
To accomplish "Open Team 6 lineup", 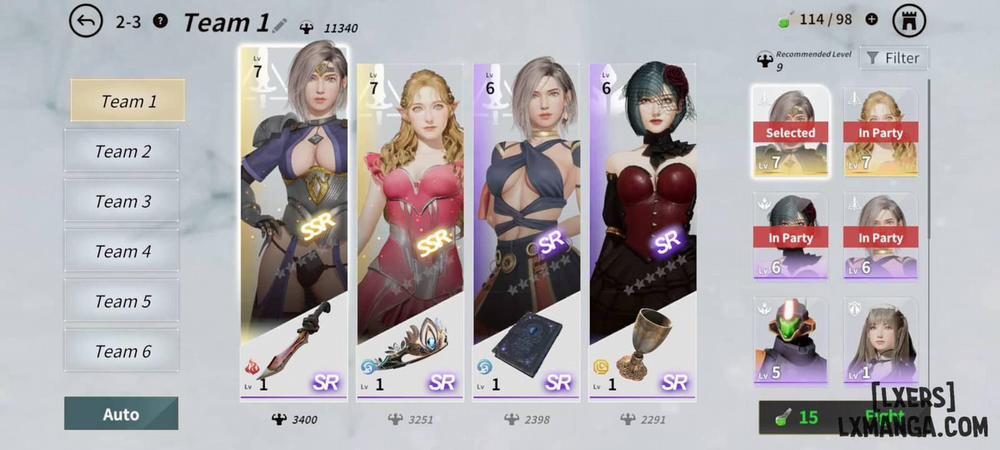I will point(122,351).
